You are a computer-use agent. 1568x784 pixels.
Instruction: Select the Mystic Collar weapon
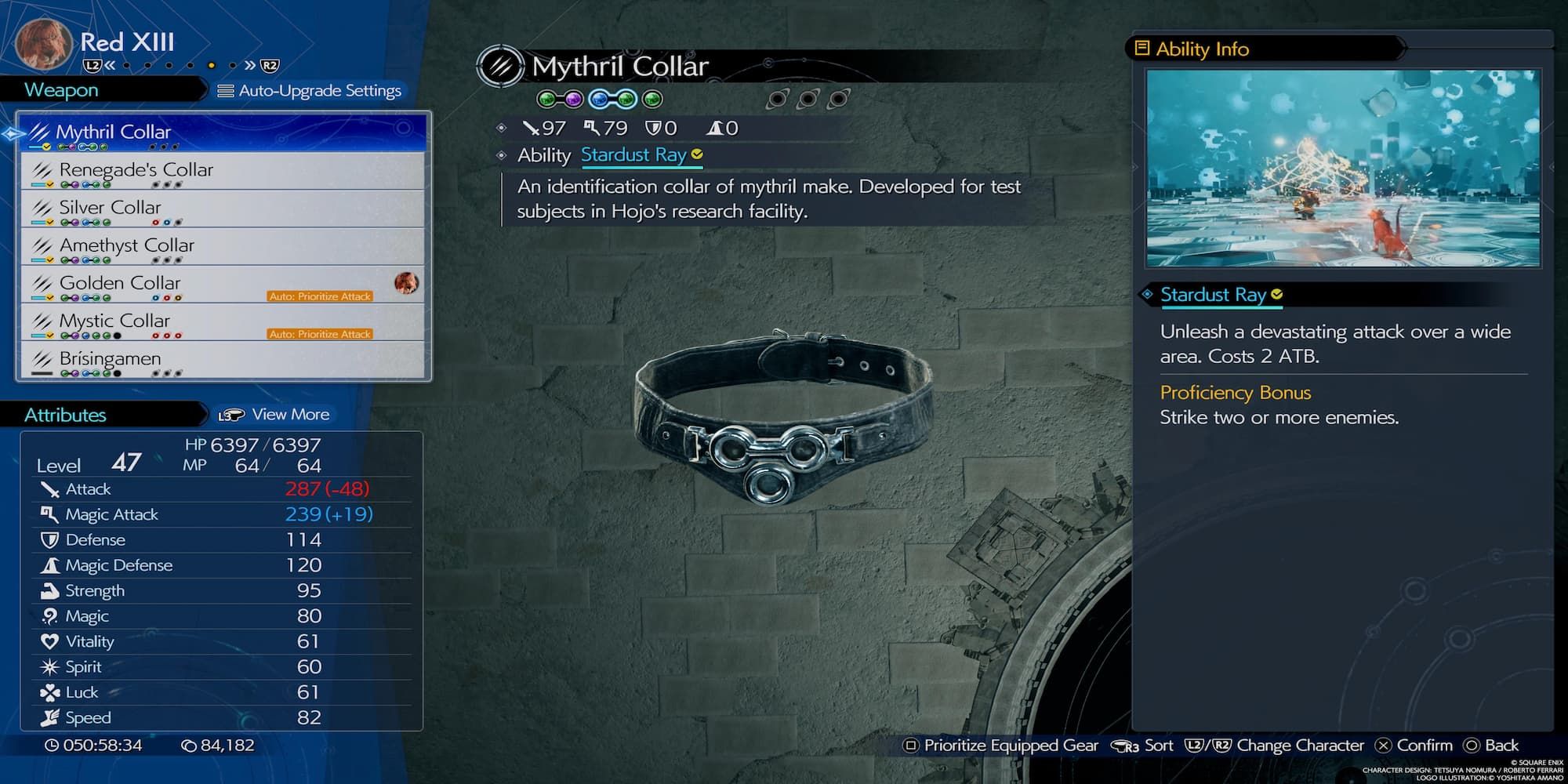click(x=223, y=321)
